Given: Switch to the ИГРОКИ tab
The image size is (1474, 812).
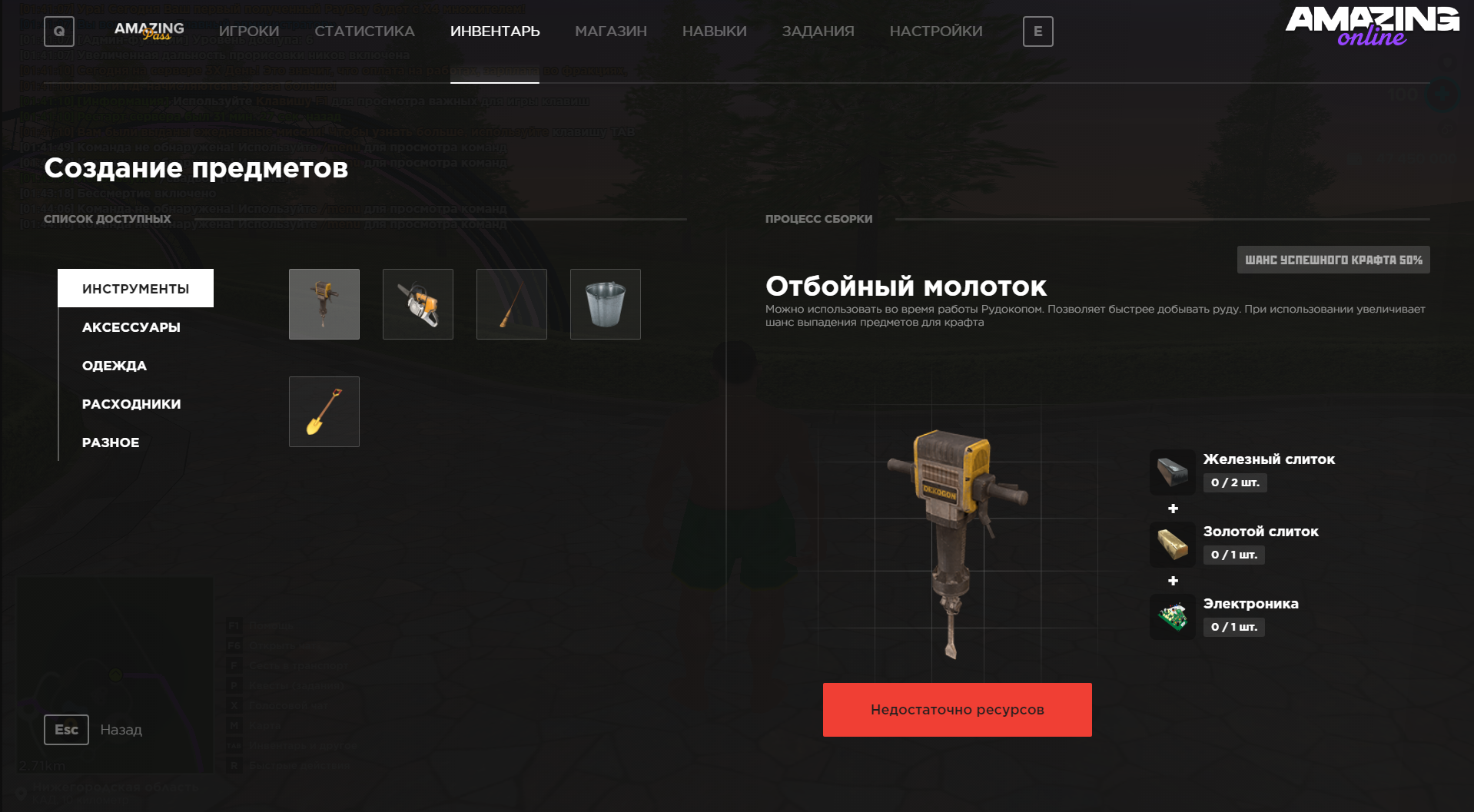Looking at the screenshot, I should (x=249, y=31).
